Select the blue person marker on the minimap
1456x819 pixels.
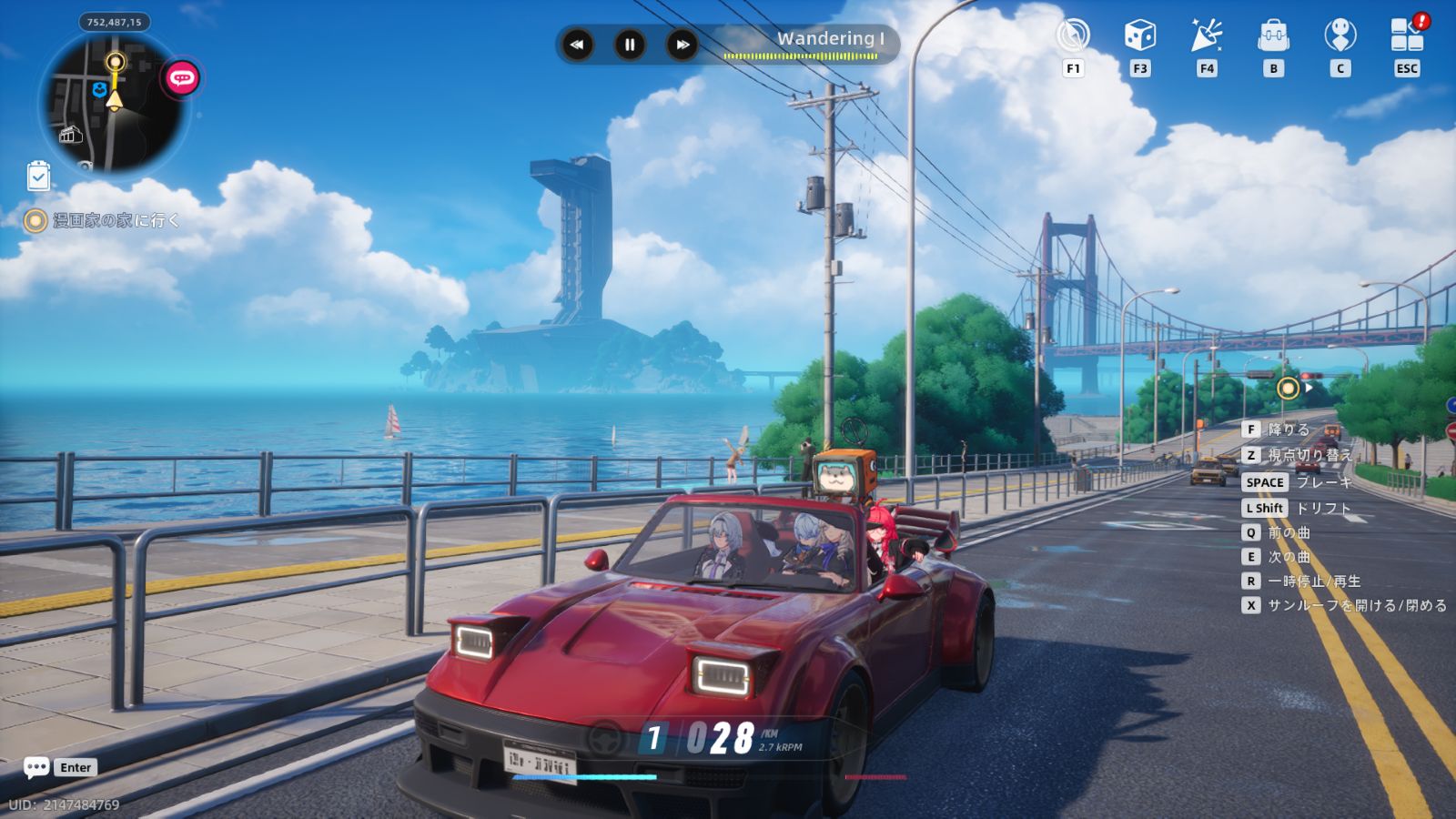pyautogui.click(x=99, y=89)
